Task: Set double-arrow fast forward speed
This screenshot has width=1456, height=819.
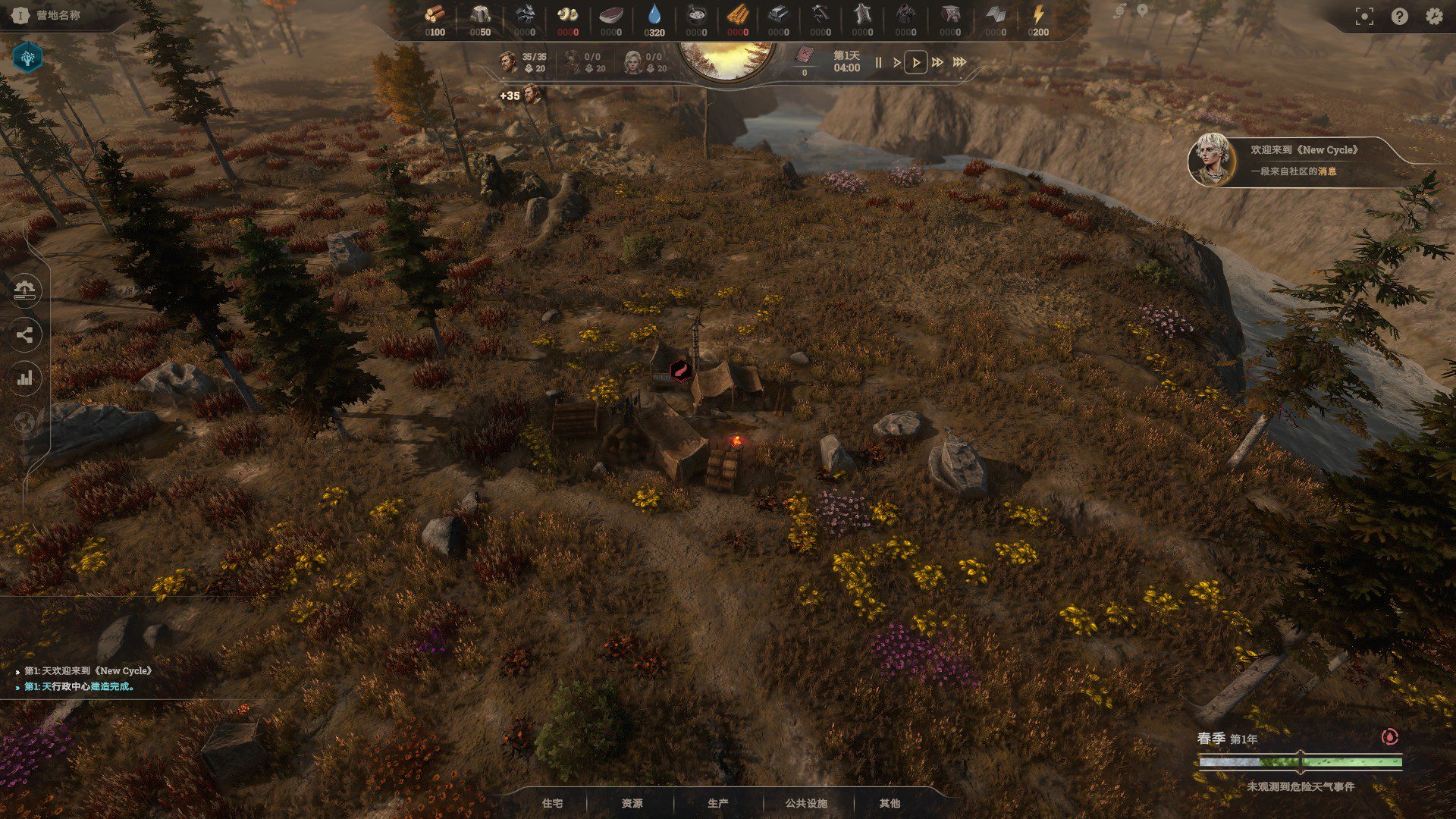Action: coord(938,62)
